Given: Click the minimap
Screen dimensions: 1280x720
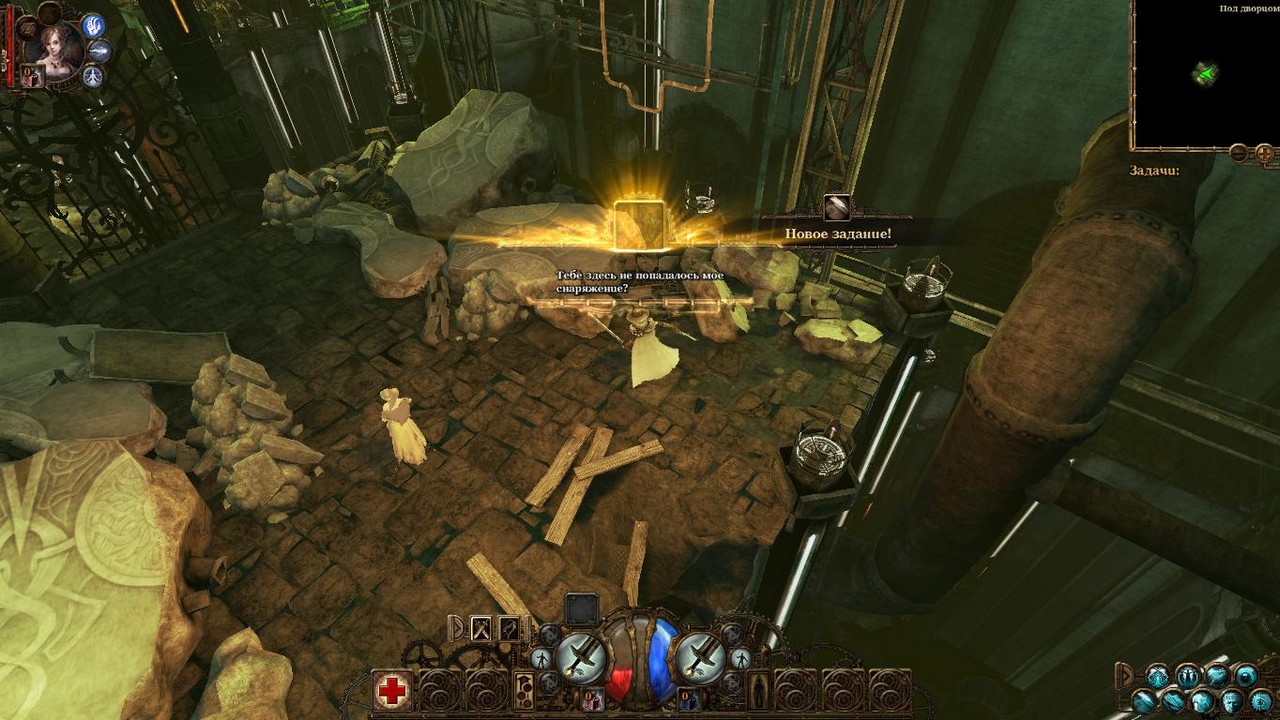Looking at the screenshot, I should click(1205, 75).
